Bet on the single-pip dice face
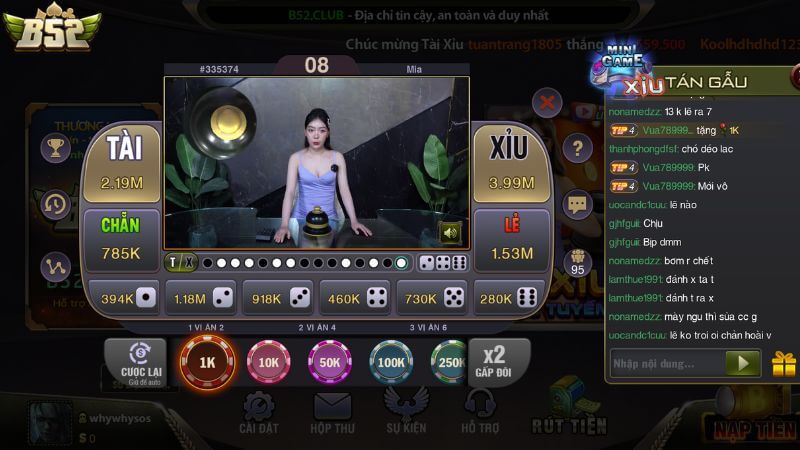The height and width of the screenshot is (450, 800). point(124,297)
